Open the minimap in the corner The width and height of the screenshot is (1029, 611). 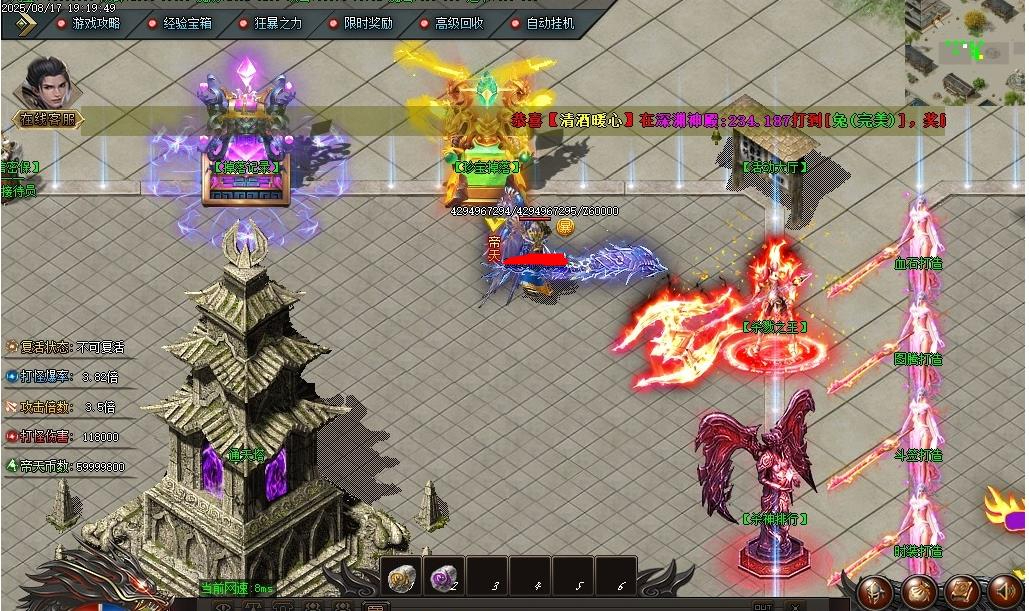(966, 50)
